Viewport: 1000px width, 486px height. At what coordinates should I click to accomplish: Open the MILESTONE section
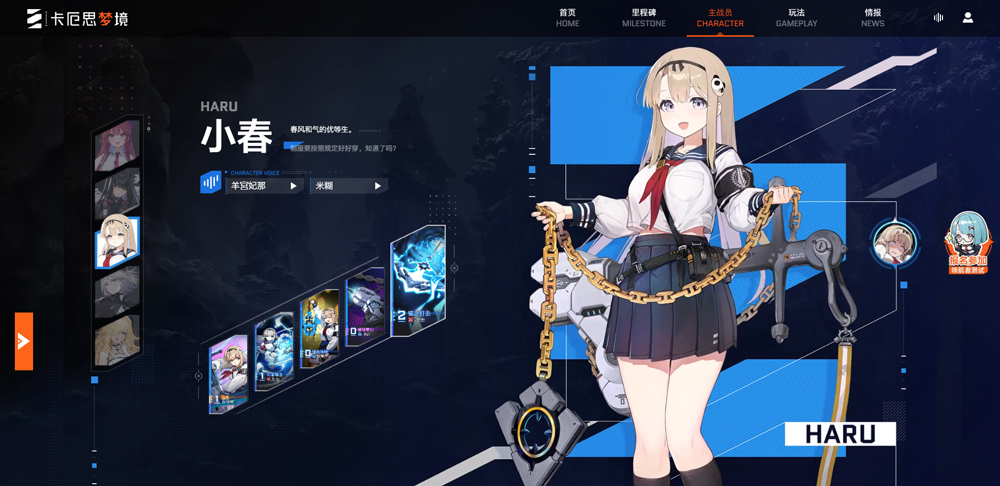point(643,18)
